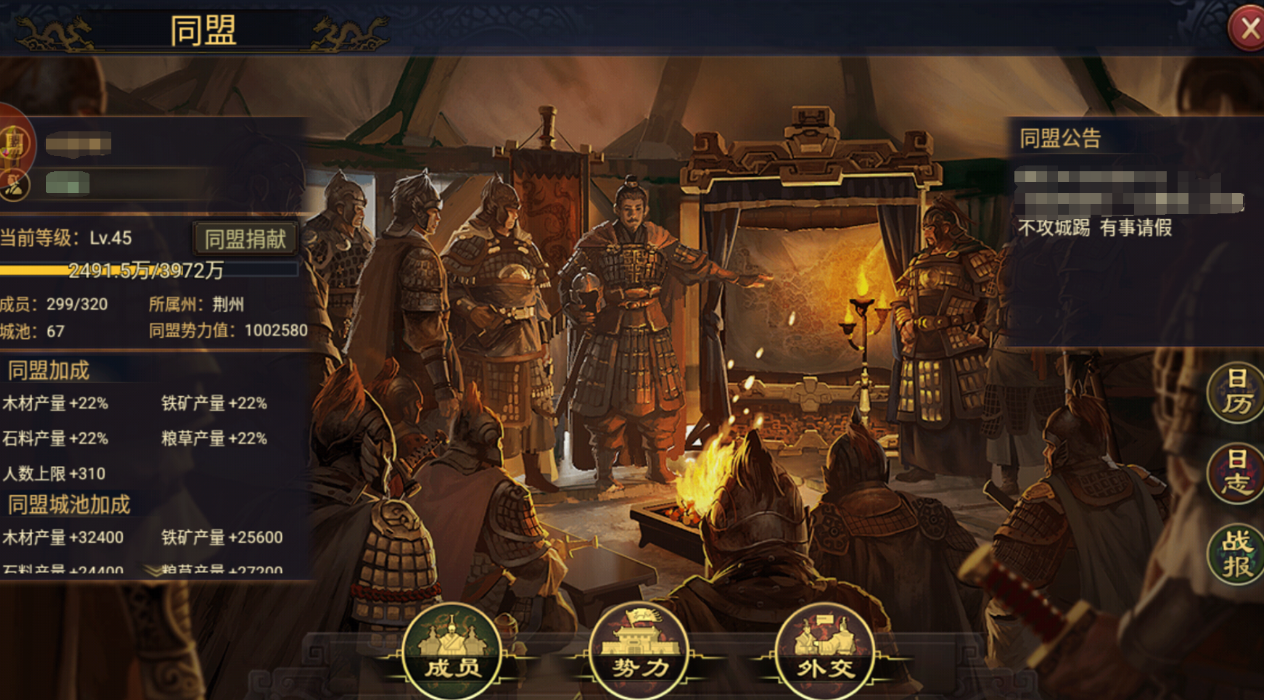Open the 日志 alliance log

click(1237, 472)
